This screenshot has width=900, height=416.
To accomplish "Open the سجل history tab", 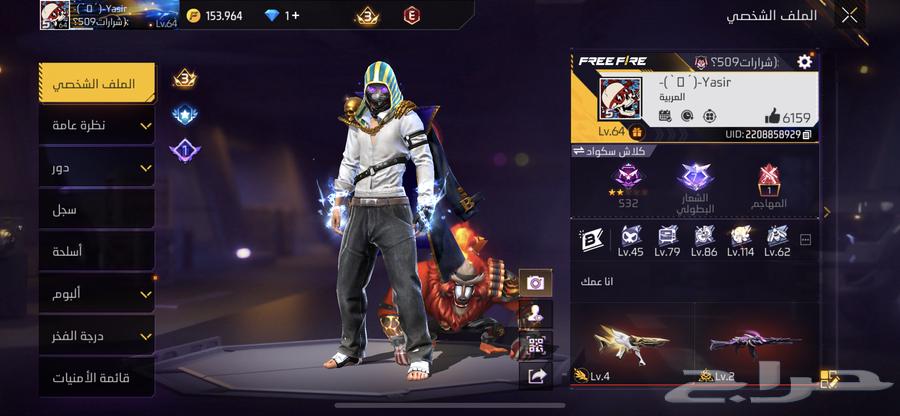I will click(x=97, y=210).
